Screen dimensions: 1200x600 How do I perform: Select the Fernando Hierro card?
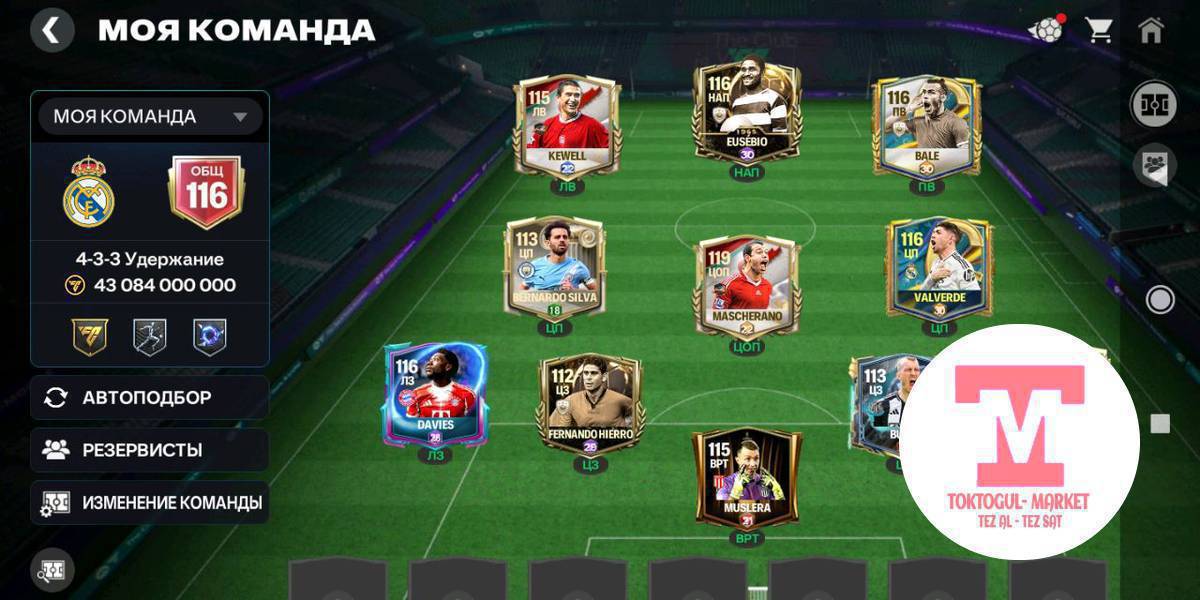click(589, 404)
